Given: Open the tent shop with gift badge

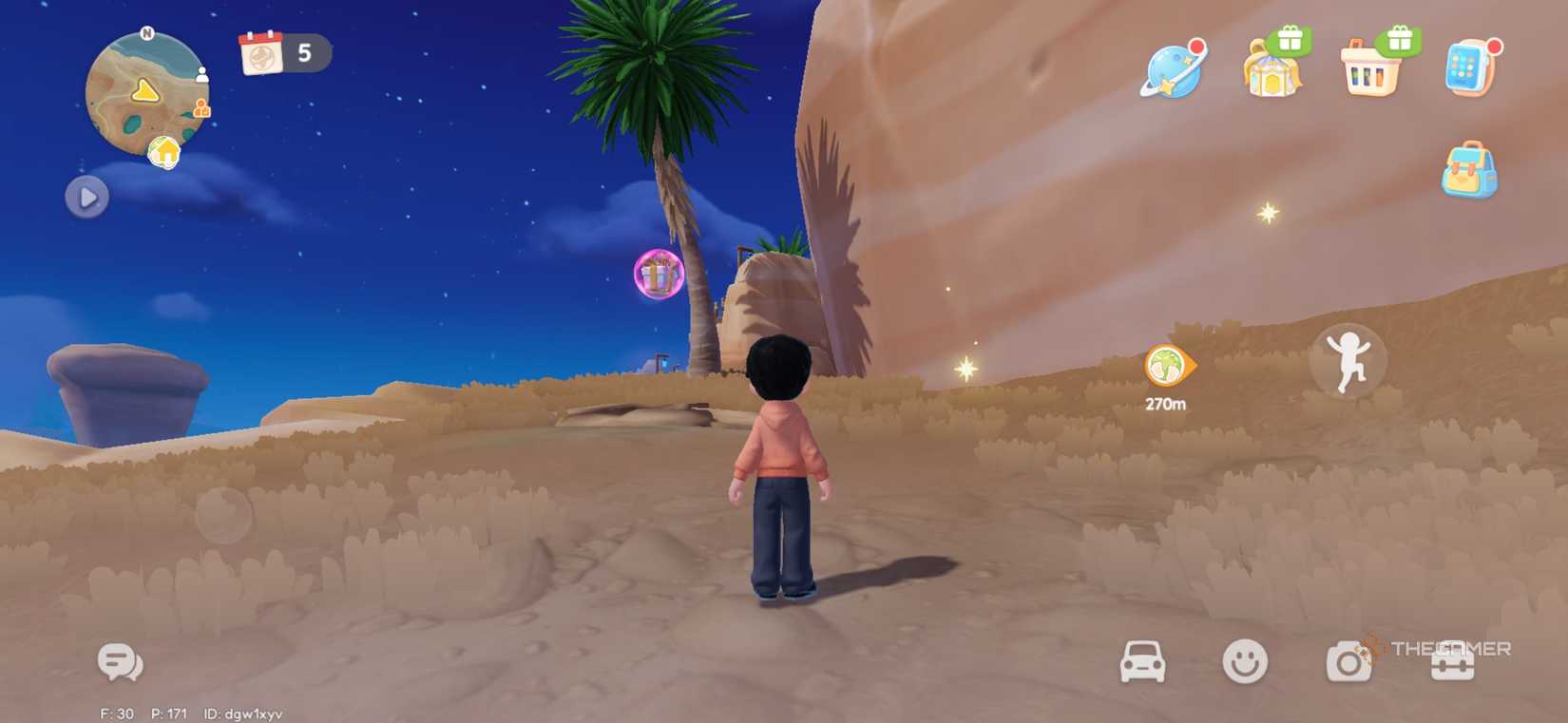Looking at the screenshot, I should coord(1272,76).
